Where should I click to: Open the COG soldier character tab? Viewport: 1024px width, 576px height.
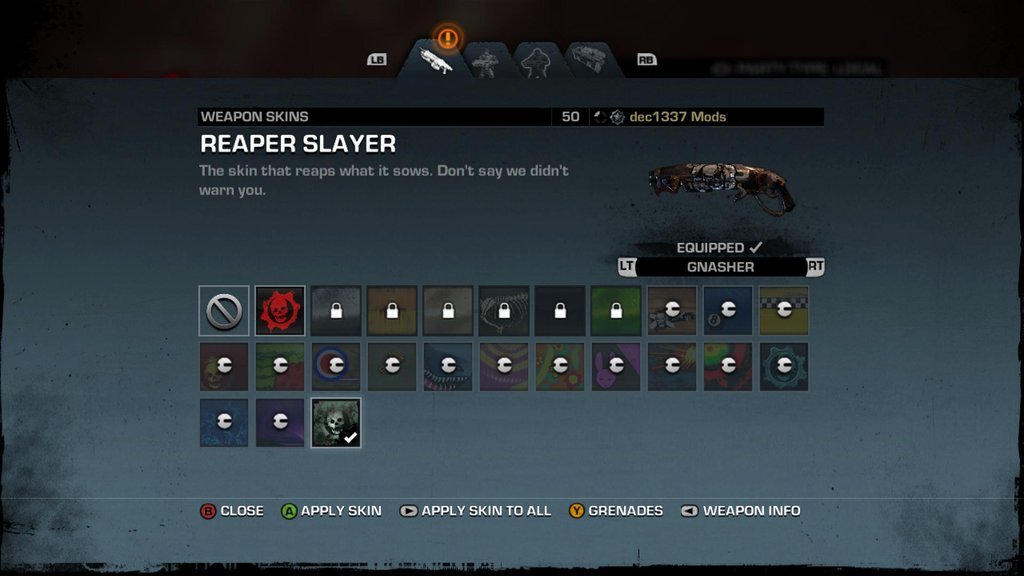(x=486, y=62)
